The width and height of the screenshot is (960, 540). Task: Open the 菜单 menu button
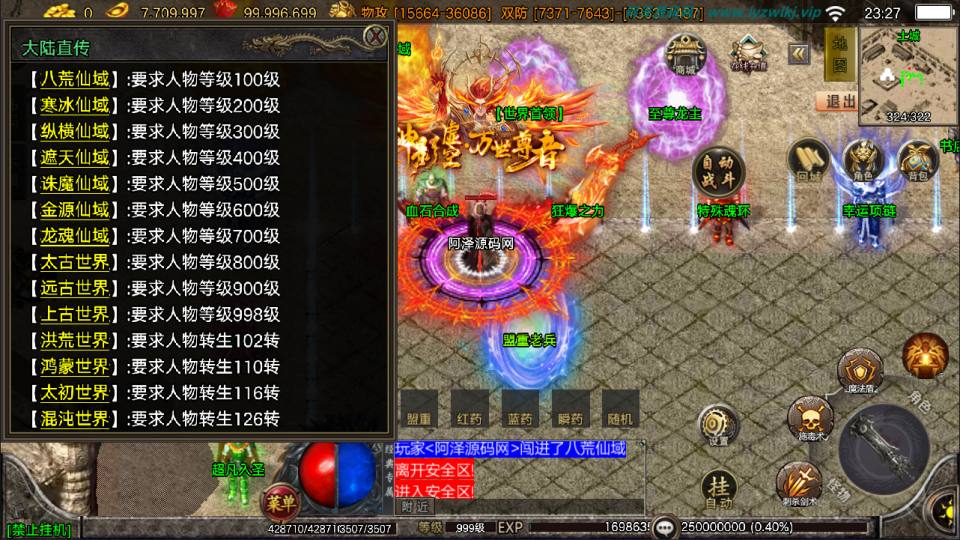(x=279, y=500)
